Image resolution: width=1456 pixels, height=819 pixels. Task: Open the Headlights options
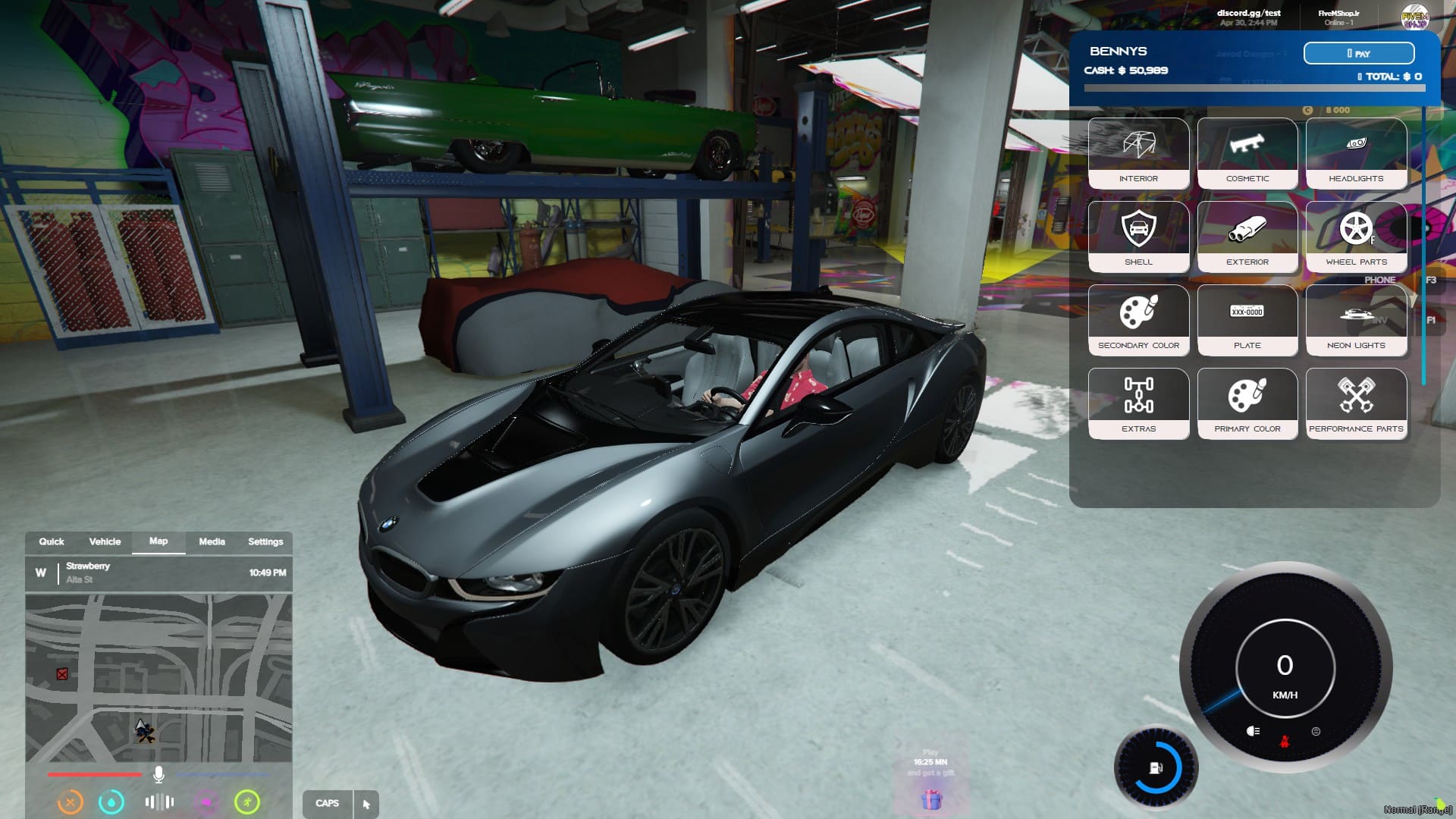click(1356, 153)
